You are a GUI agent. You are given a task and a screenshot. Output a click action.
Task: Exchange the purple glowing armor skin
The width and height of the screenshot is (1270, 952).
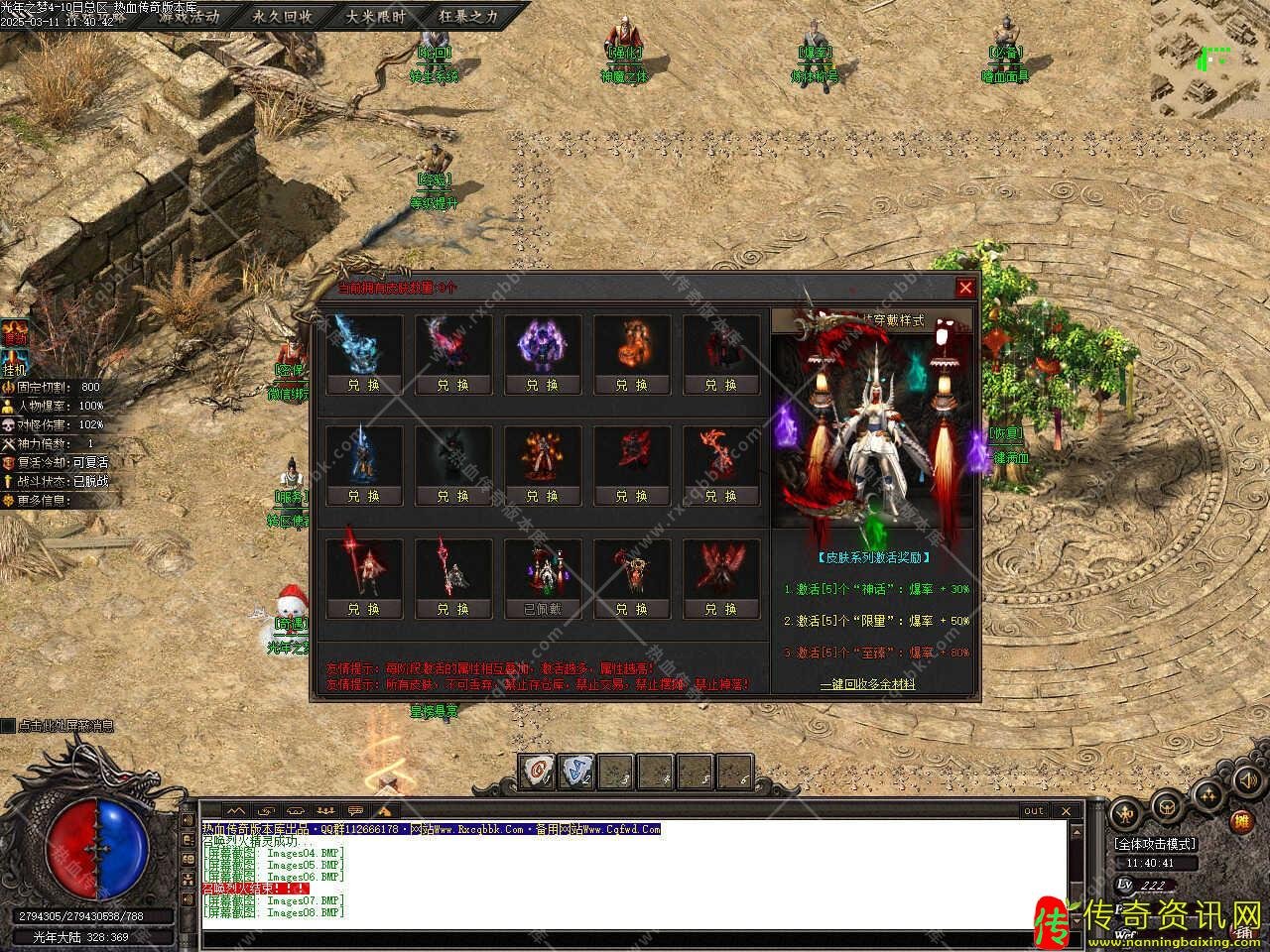(542, 385)
